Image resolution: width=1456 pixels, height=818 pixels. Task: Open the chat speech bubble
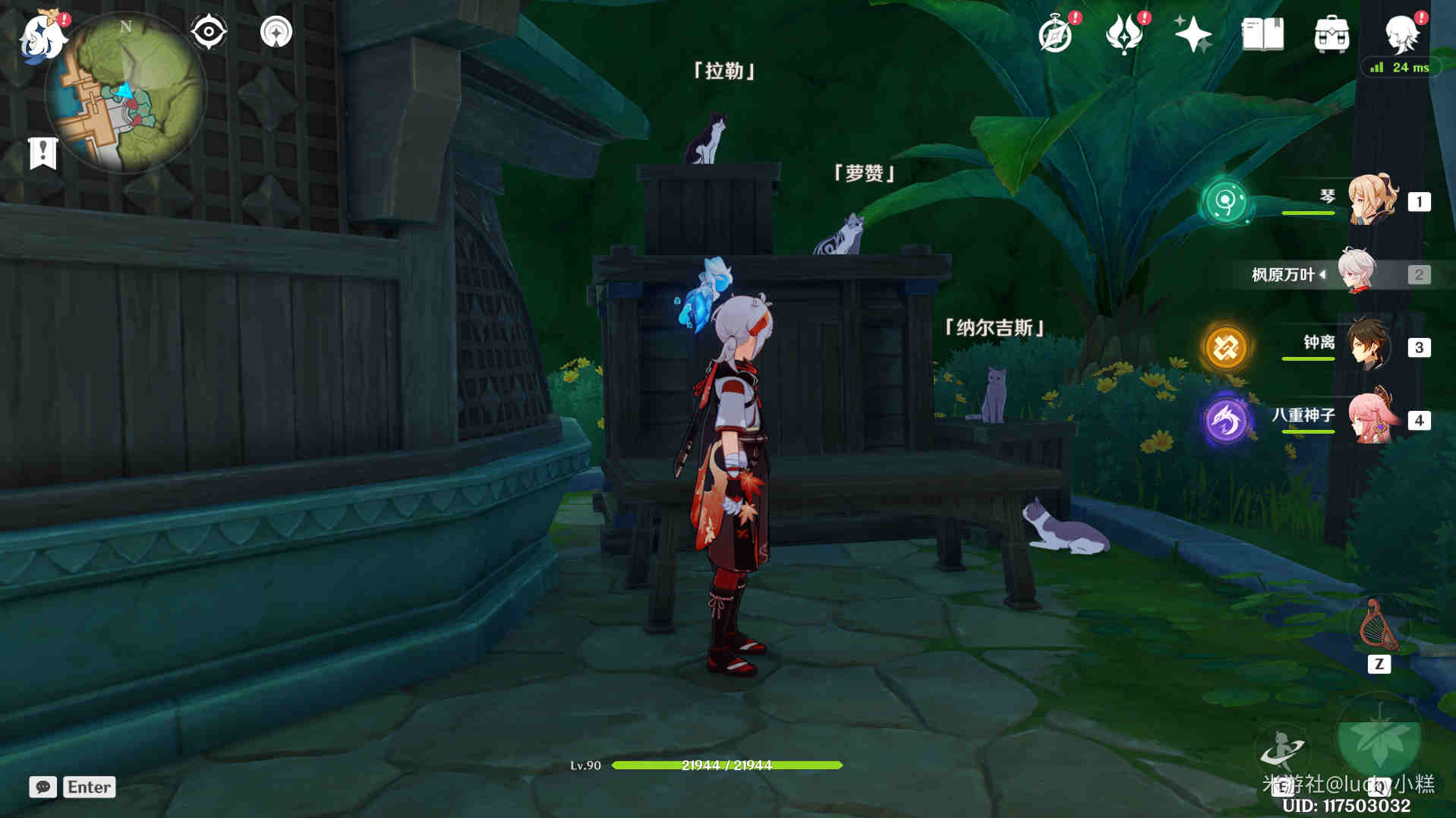pos(43,787)
